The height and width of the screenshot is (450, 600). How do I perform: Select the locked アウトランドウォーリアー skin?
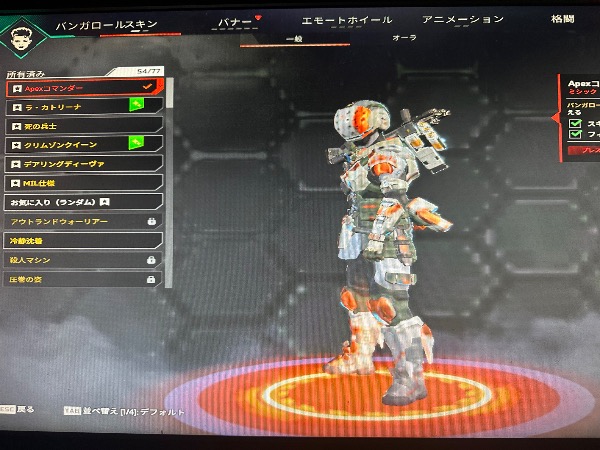tap(82, 221)
